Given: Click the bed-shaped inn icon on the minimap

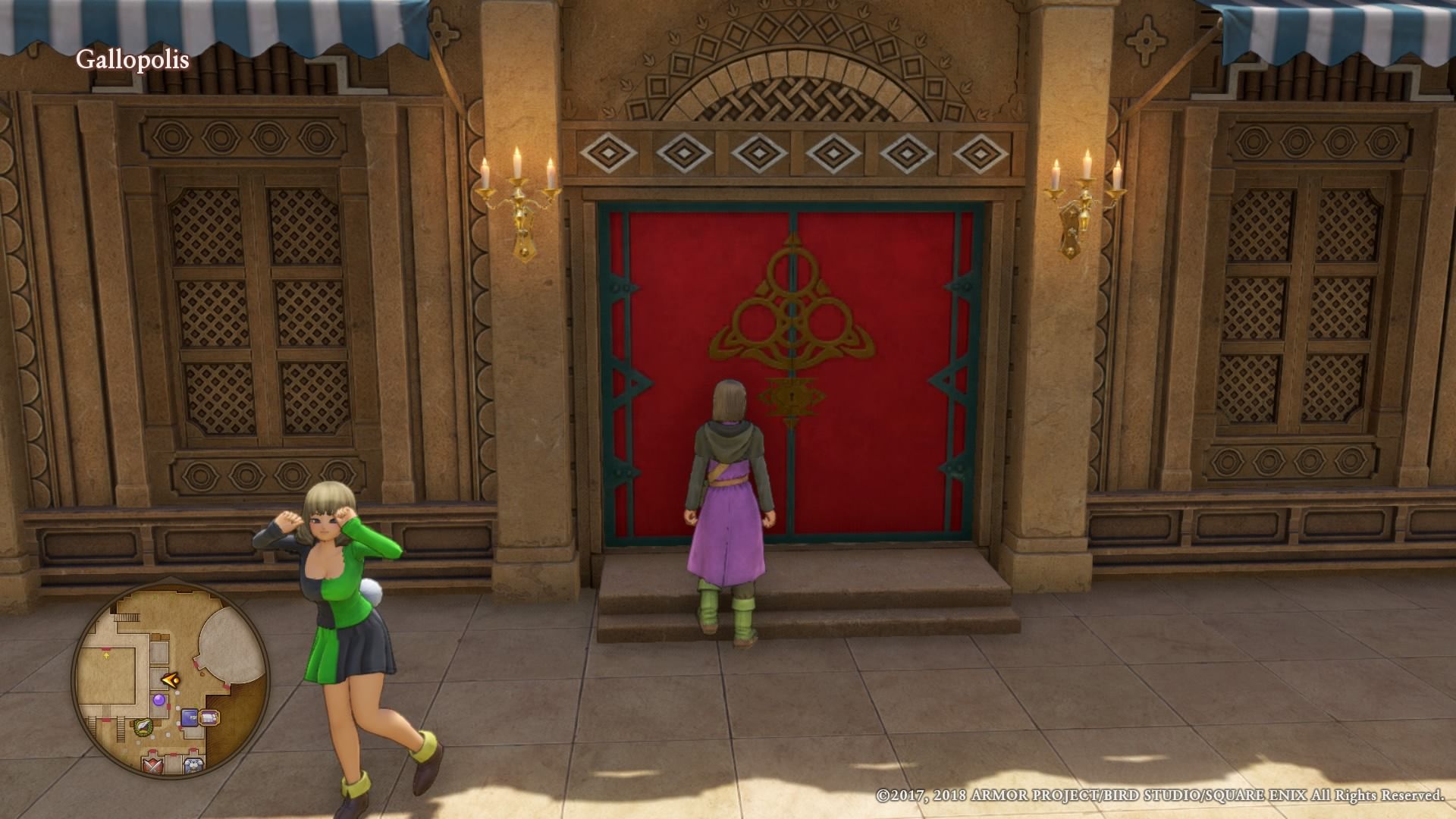Looking at the screenshot, I should coord(209,717).
